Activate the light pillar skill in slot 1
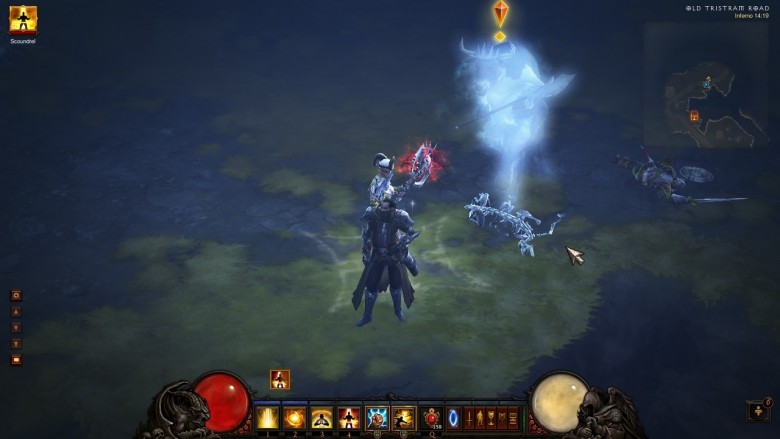 [x=268, y=417]
